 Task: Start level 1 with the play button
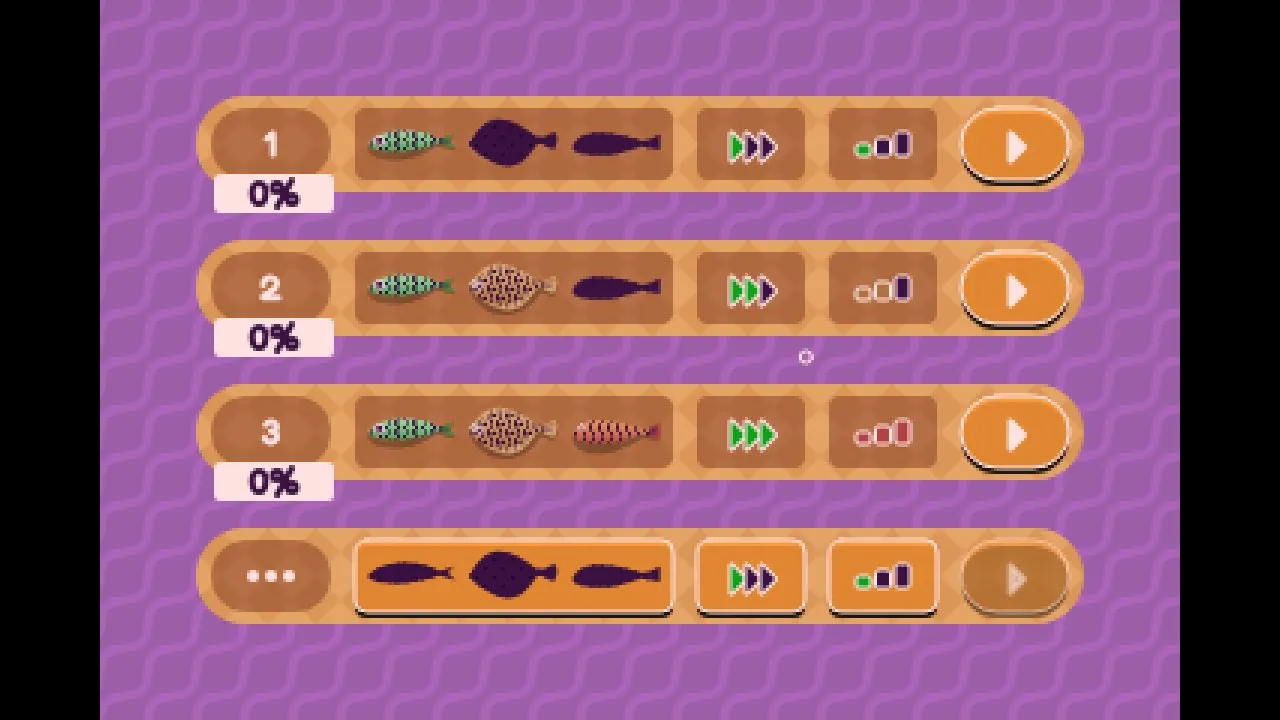(1014, 145)
